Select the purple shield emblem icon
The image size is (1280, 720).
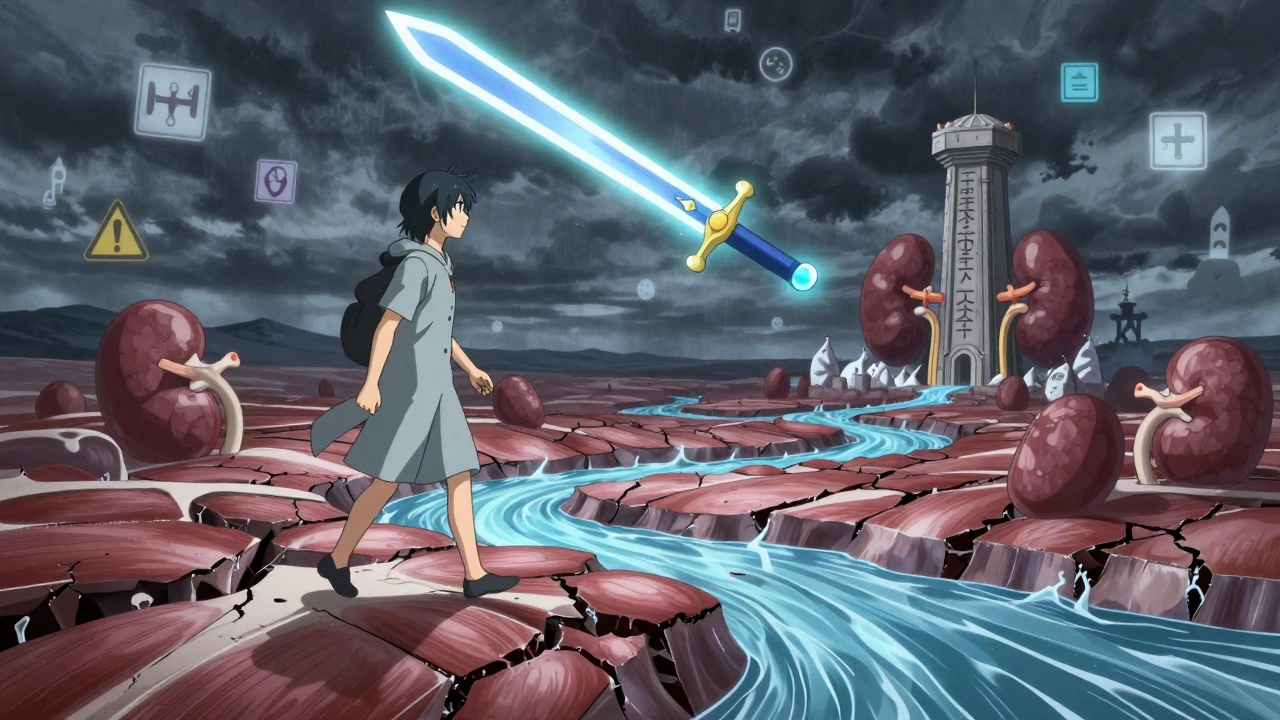[275, 181]
